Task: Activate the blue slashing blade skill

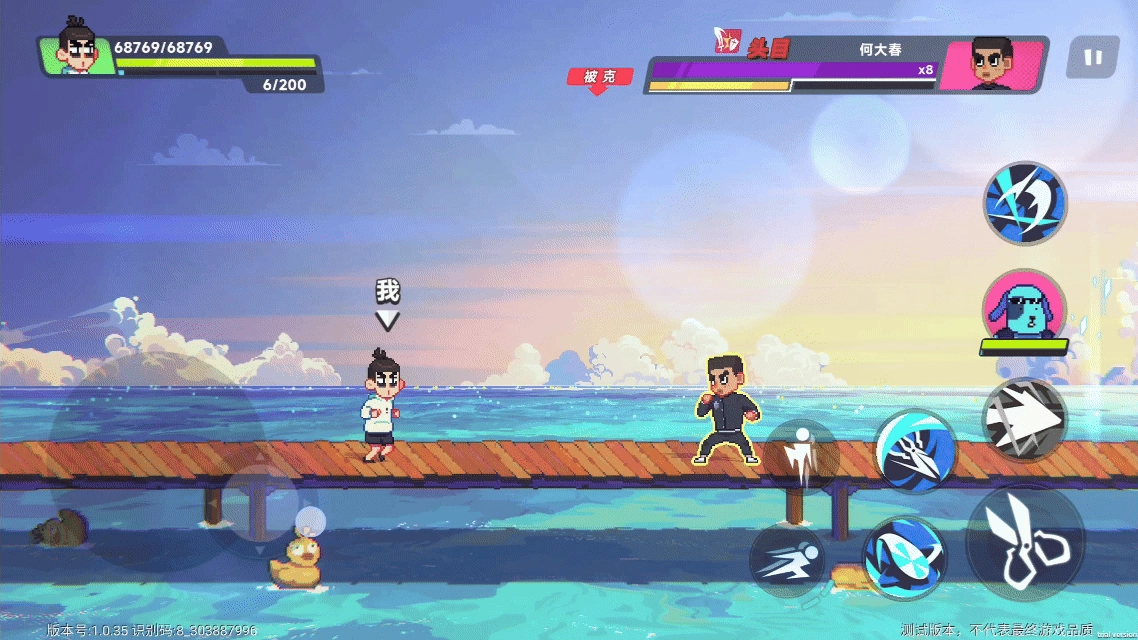Action: point(1025,203)
